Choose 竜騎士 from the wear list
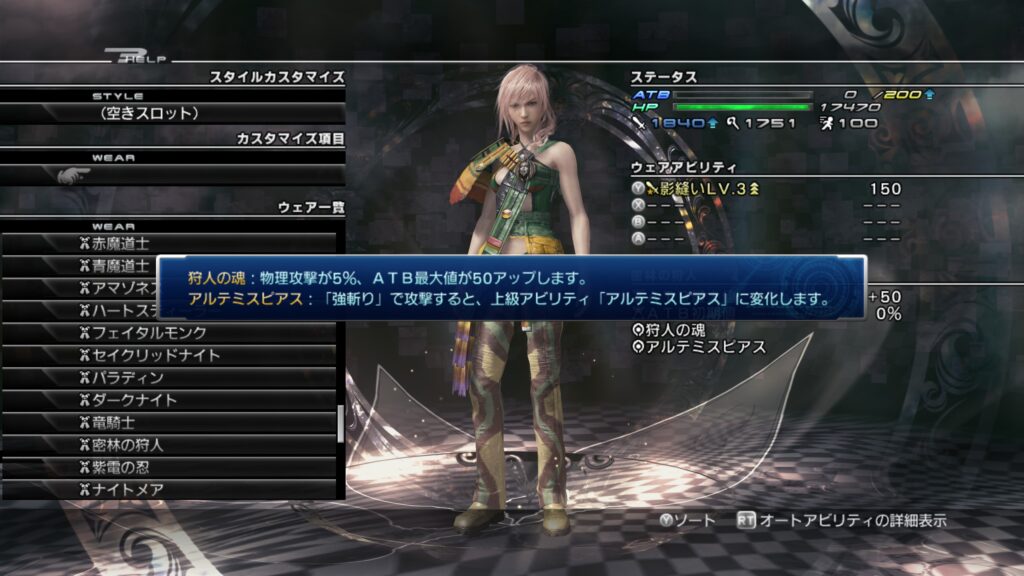The width and height of the screenshot is (1024, 576). pos(170,422)
